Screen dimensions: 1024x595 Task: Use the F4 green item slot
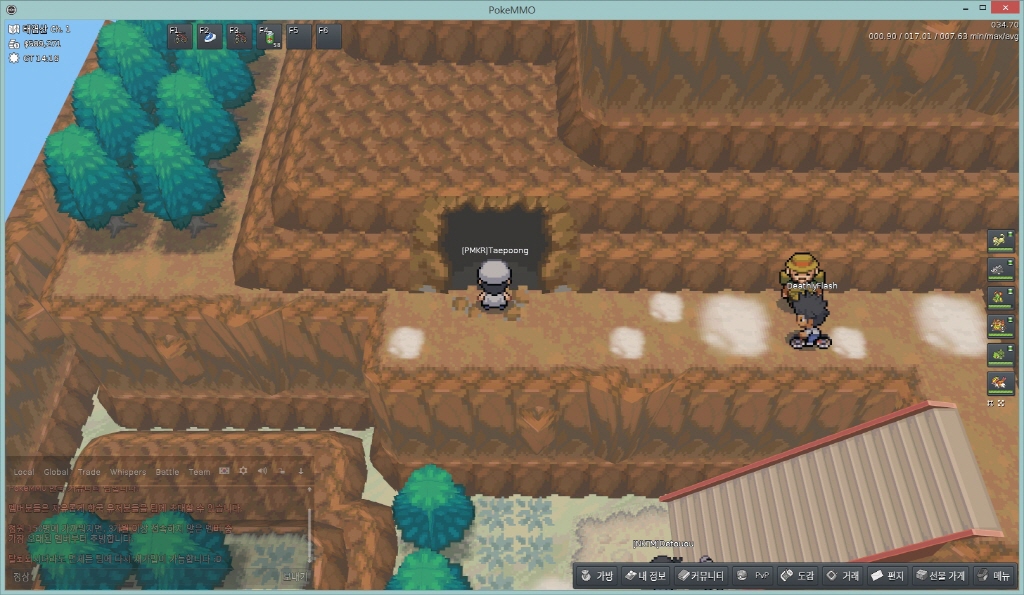coord(270,36)
